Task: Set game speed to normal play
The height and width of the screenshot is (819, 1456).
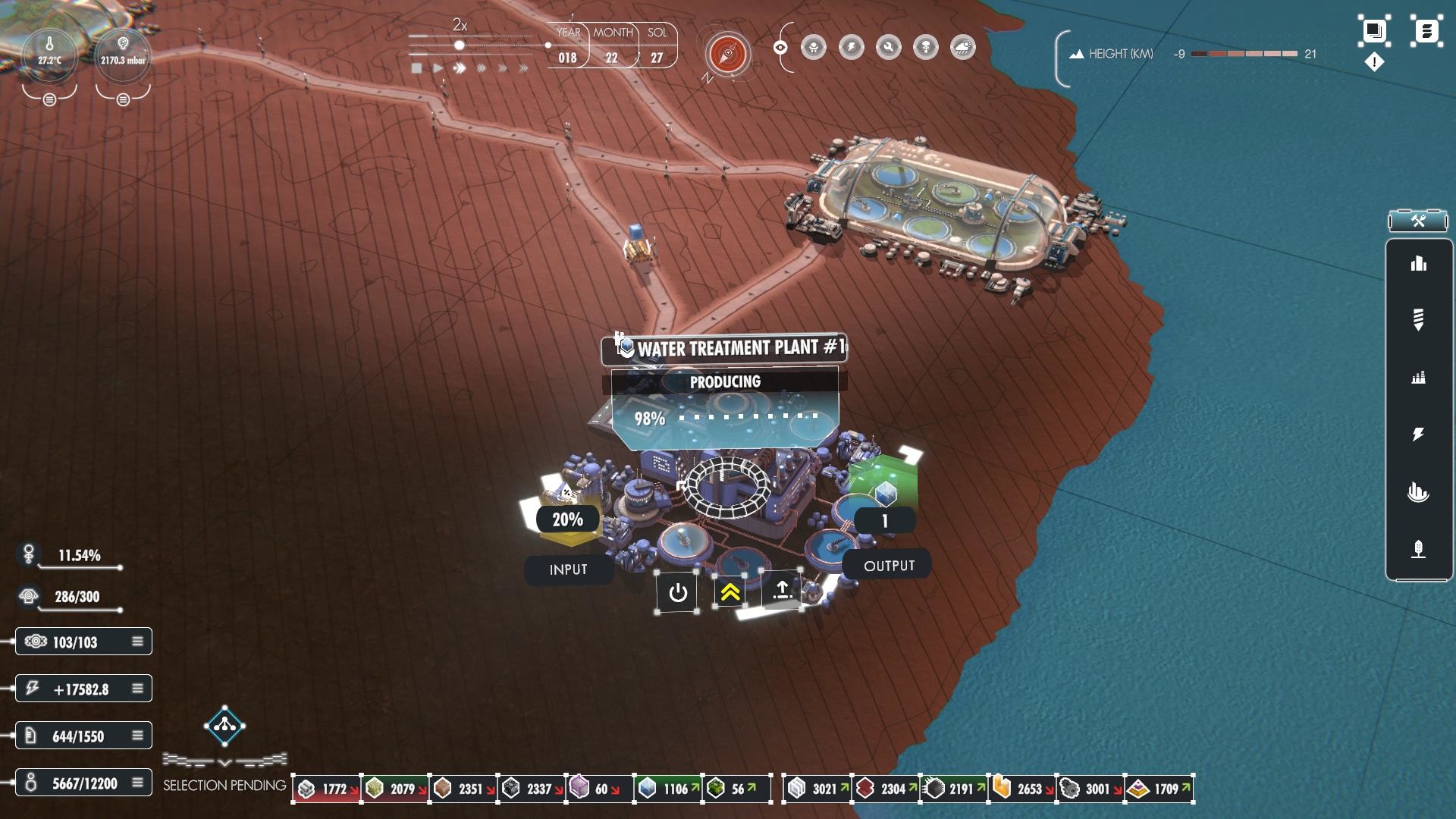Action: (438, 68)
